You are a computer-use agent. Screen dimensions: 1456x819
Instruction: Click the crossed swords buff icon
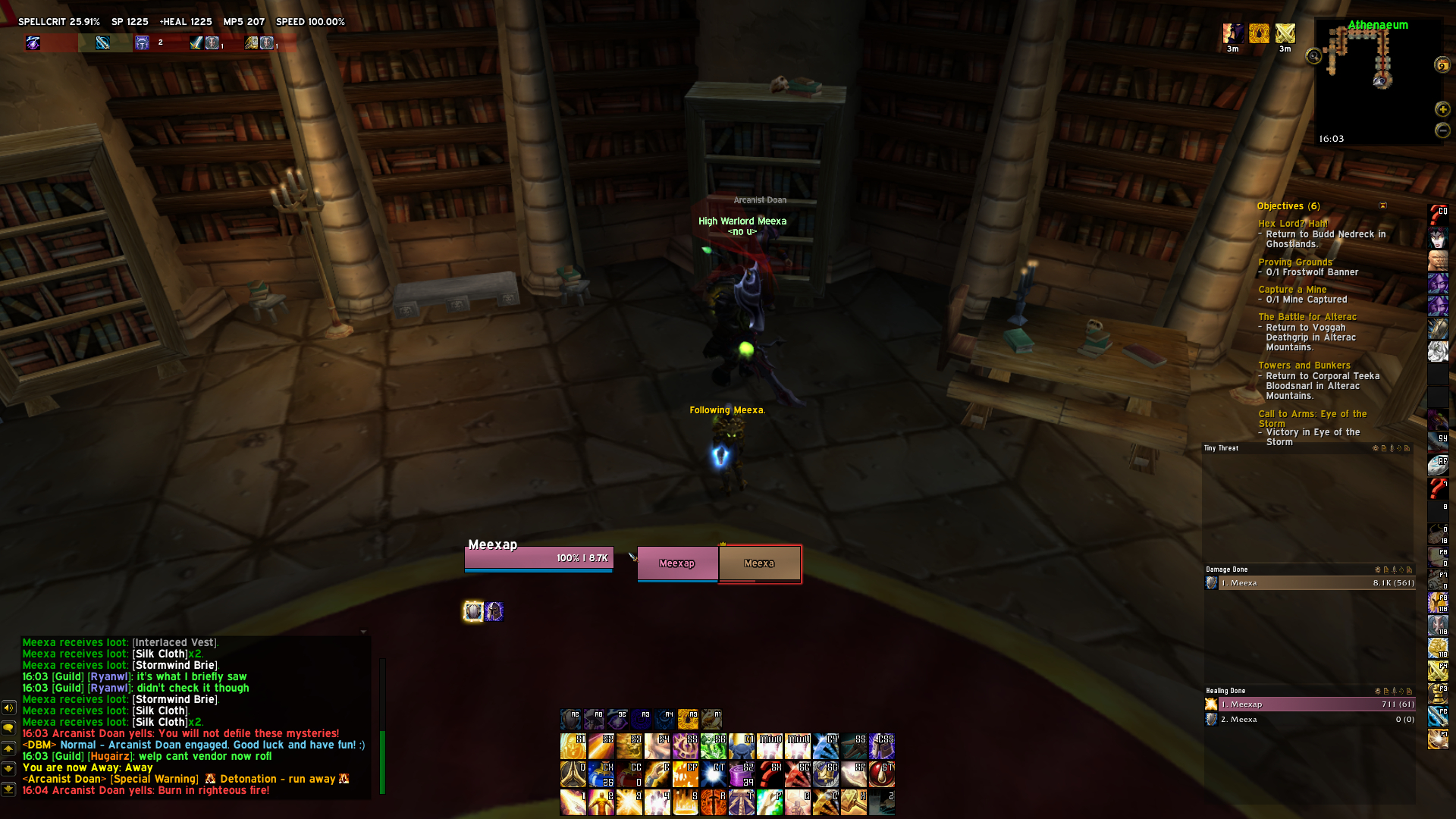[x=1285, y=33]
